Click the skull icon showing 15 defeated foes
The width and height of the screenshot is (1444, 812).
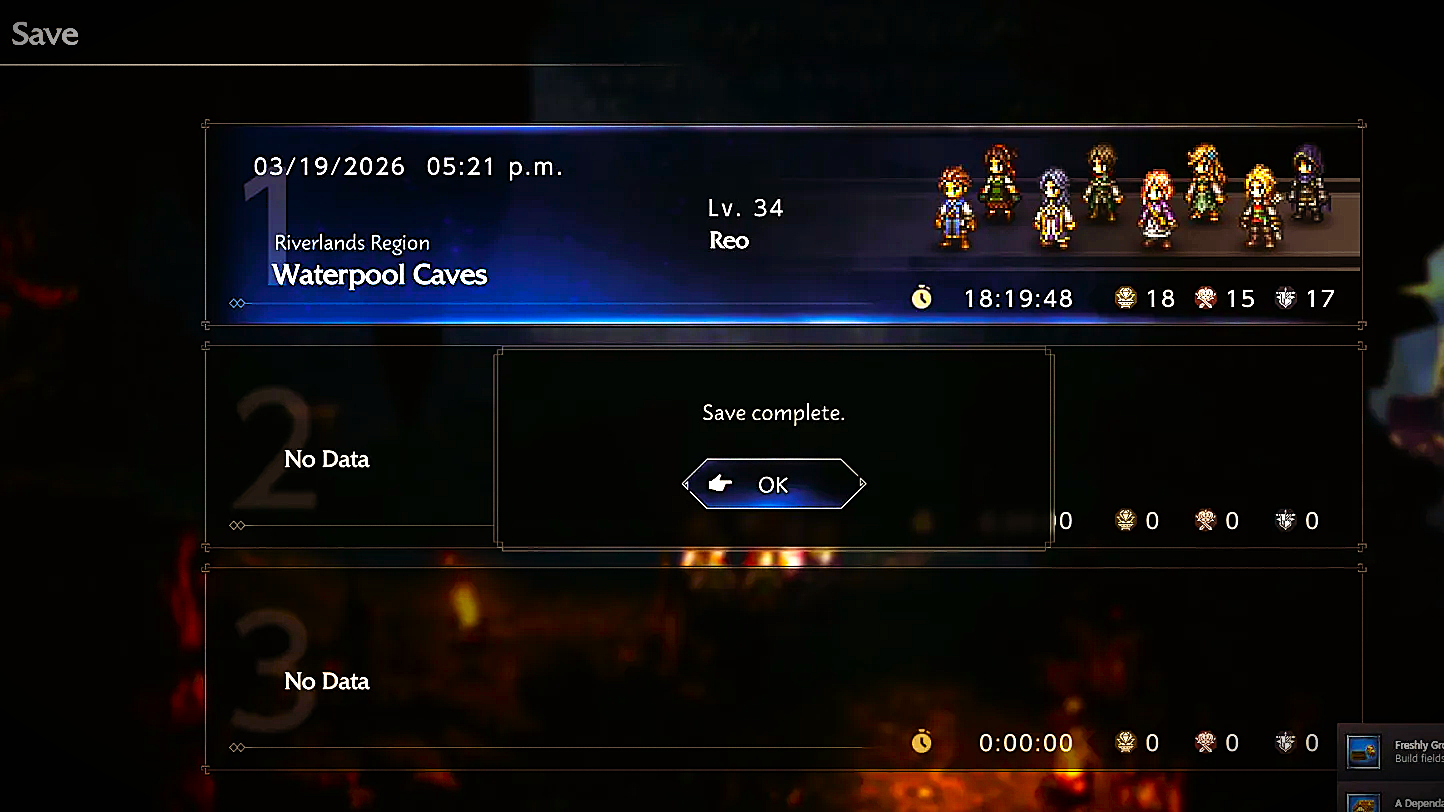point(1205,297)
